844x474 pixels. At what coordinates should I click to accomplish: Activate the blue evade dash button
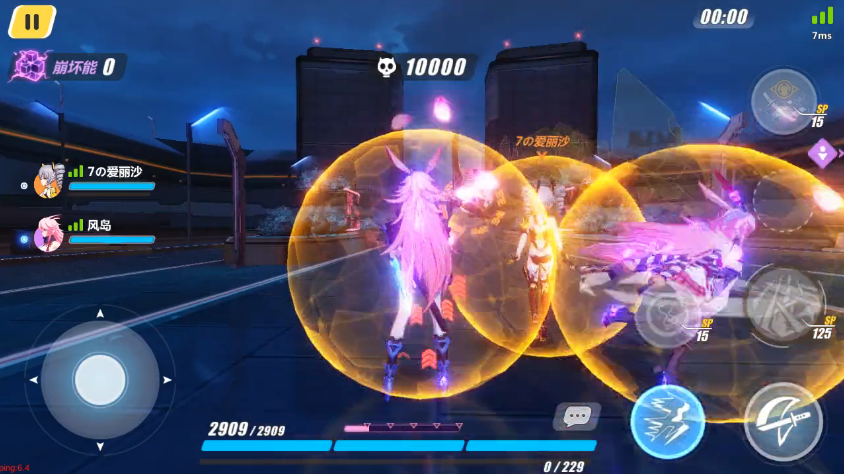pyautogui.click(x=667, y=422)
